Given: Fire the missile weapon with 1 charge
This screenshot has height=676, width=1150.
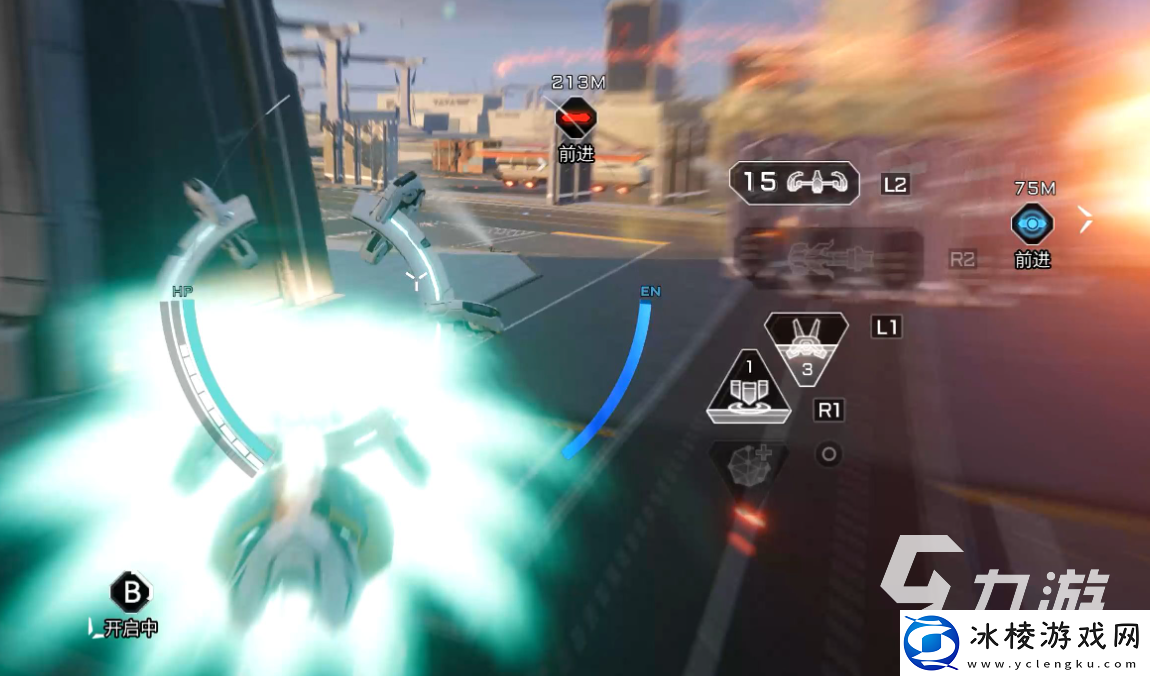Looking at the screenshot, I should [x=748, y=387].
